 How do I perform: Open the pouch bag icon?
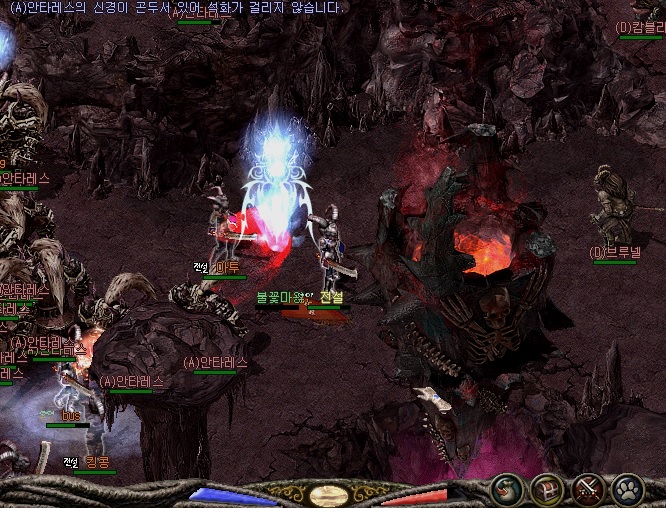508,490
